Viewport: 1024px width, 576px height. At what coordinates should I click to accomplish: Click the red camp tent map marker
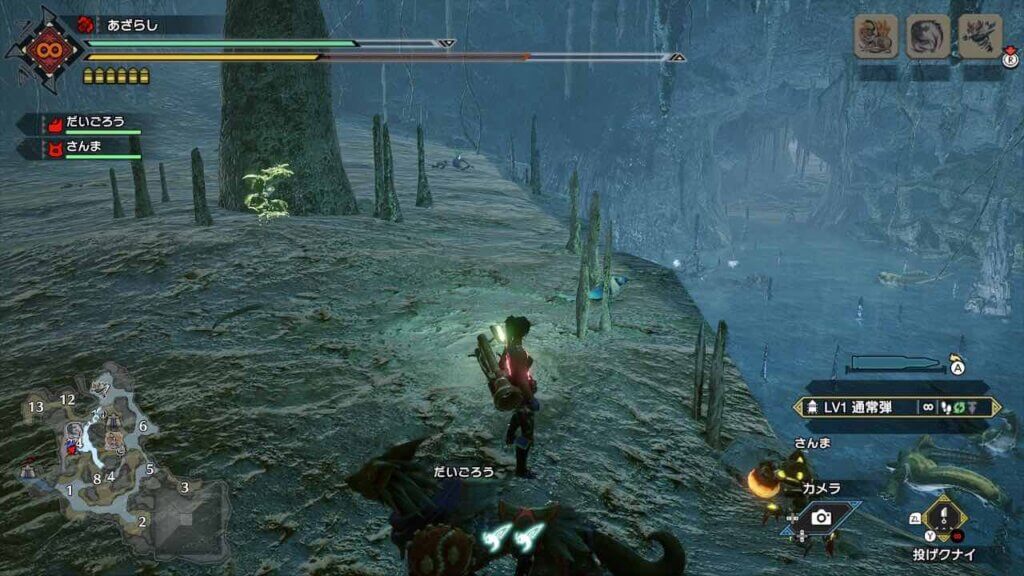[27, 467]
